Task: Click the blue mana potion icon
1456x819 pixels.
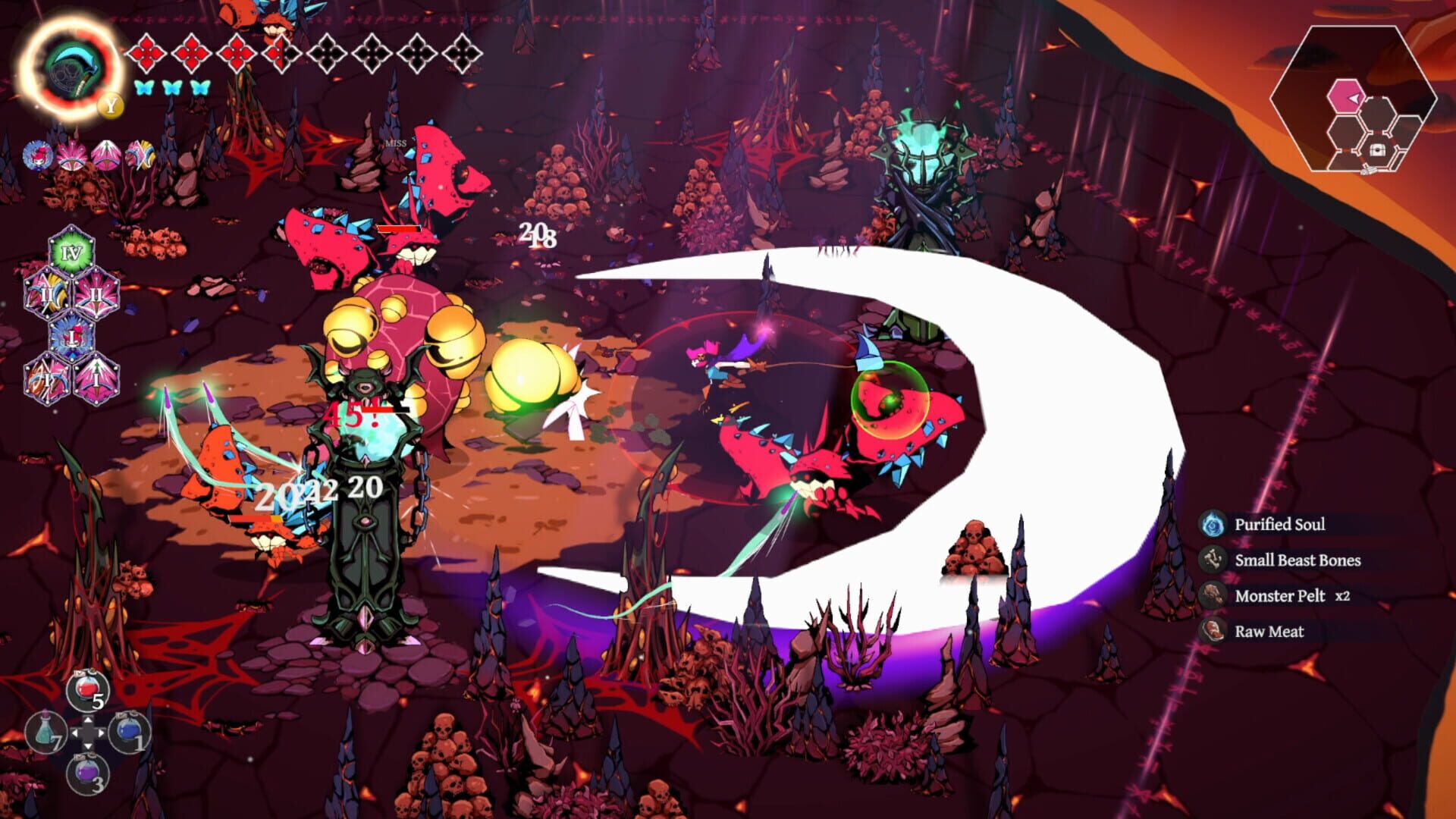Action: point(129,732)
